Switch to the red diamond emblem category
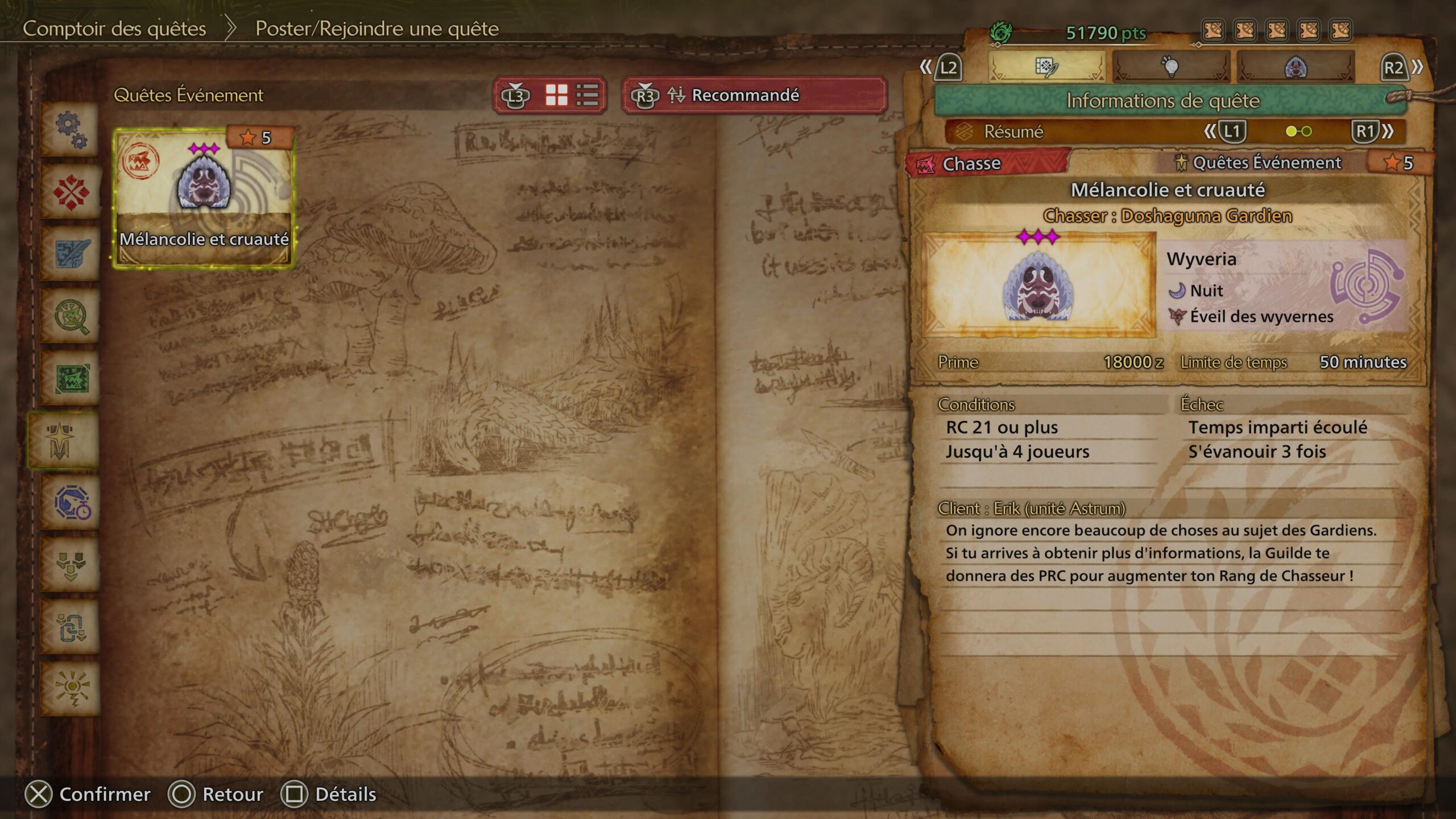The image size is (1456, 819). (x=71, y=192)
